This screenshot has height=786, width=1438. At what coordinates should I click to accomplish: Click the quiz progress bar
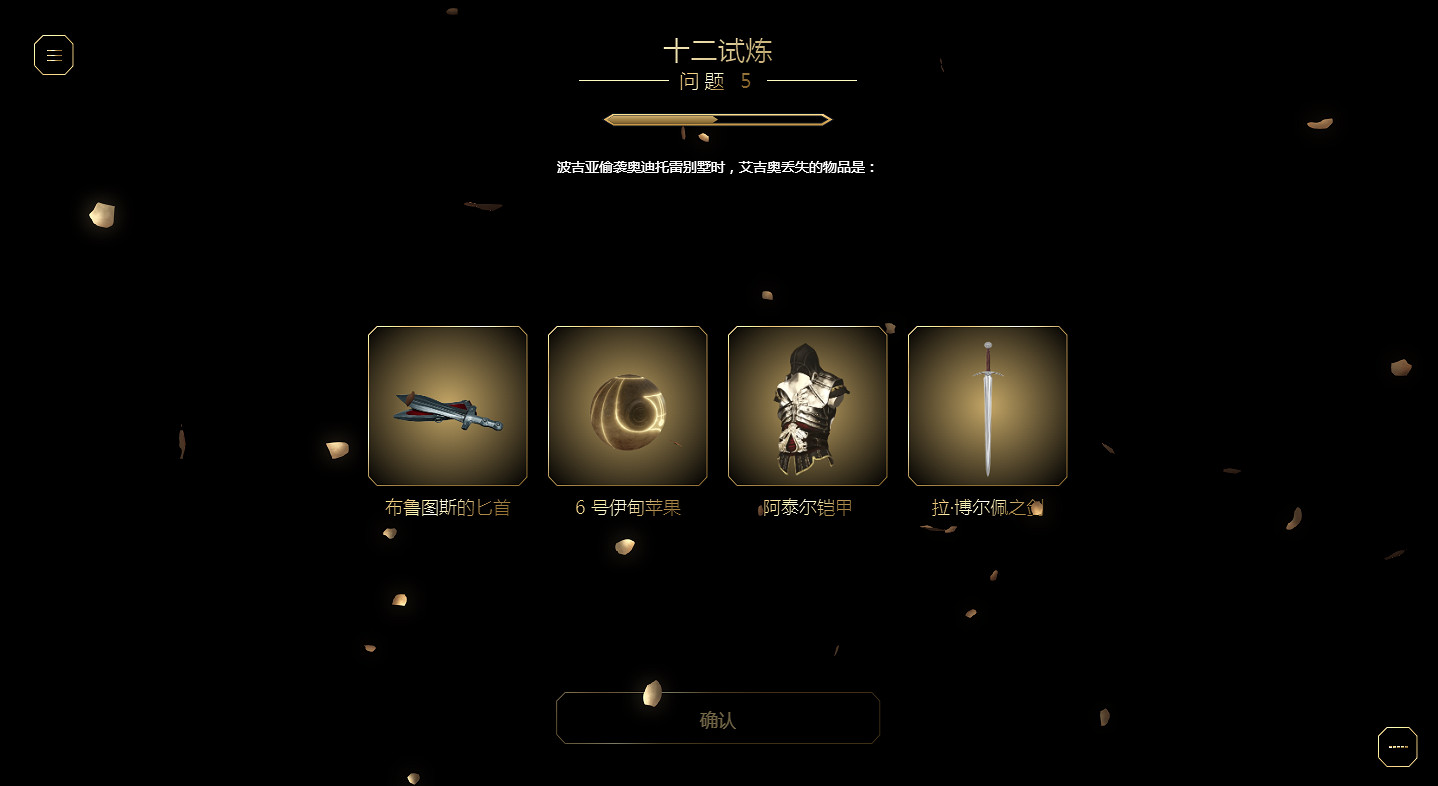[717, 118]
